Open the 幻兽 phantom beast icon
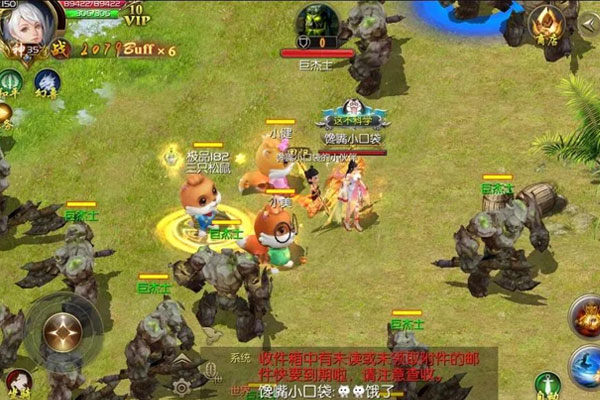Image resolution: width=600 pixels, height=400 pixels. [47, 83]
